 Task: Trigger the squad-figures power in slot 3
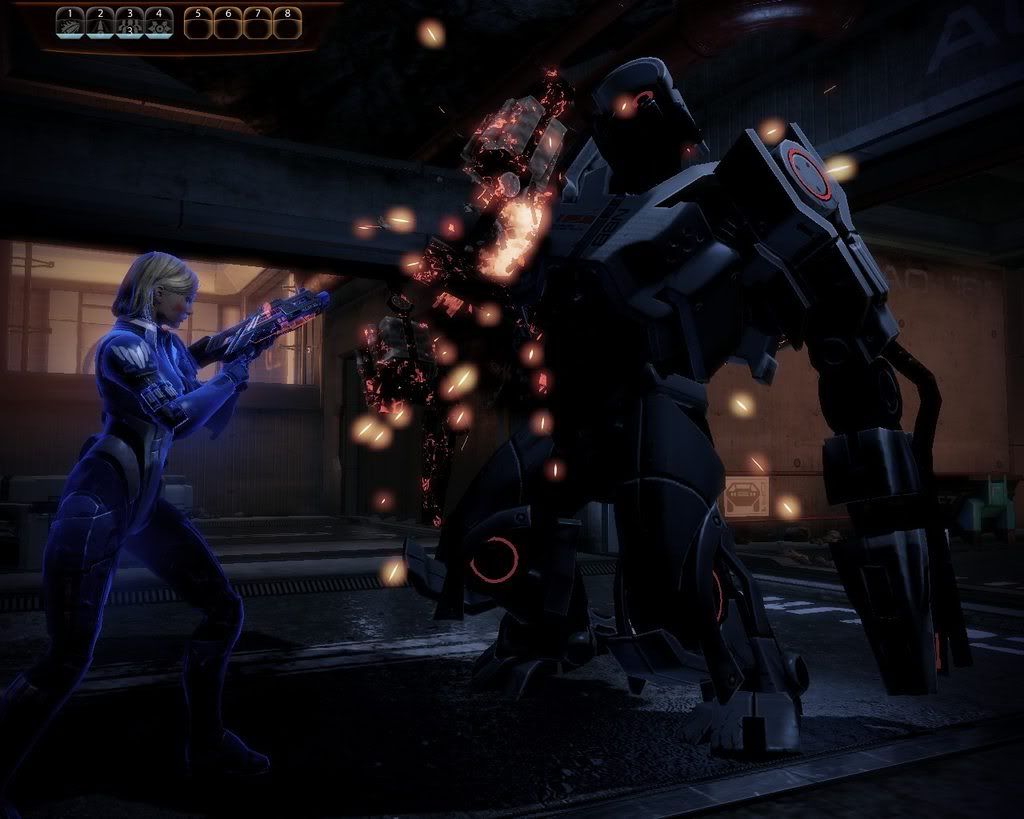129,23
